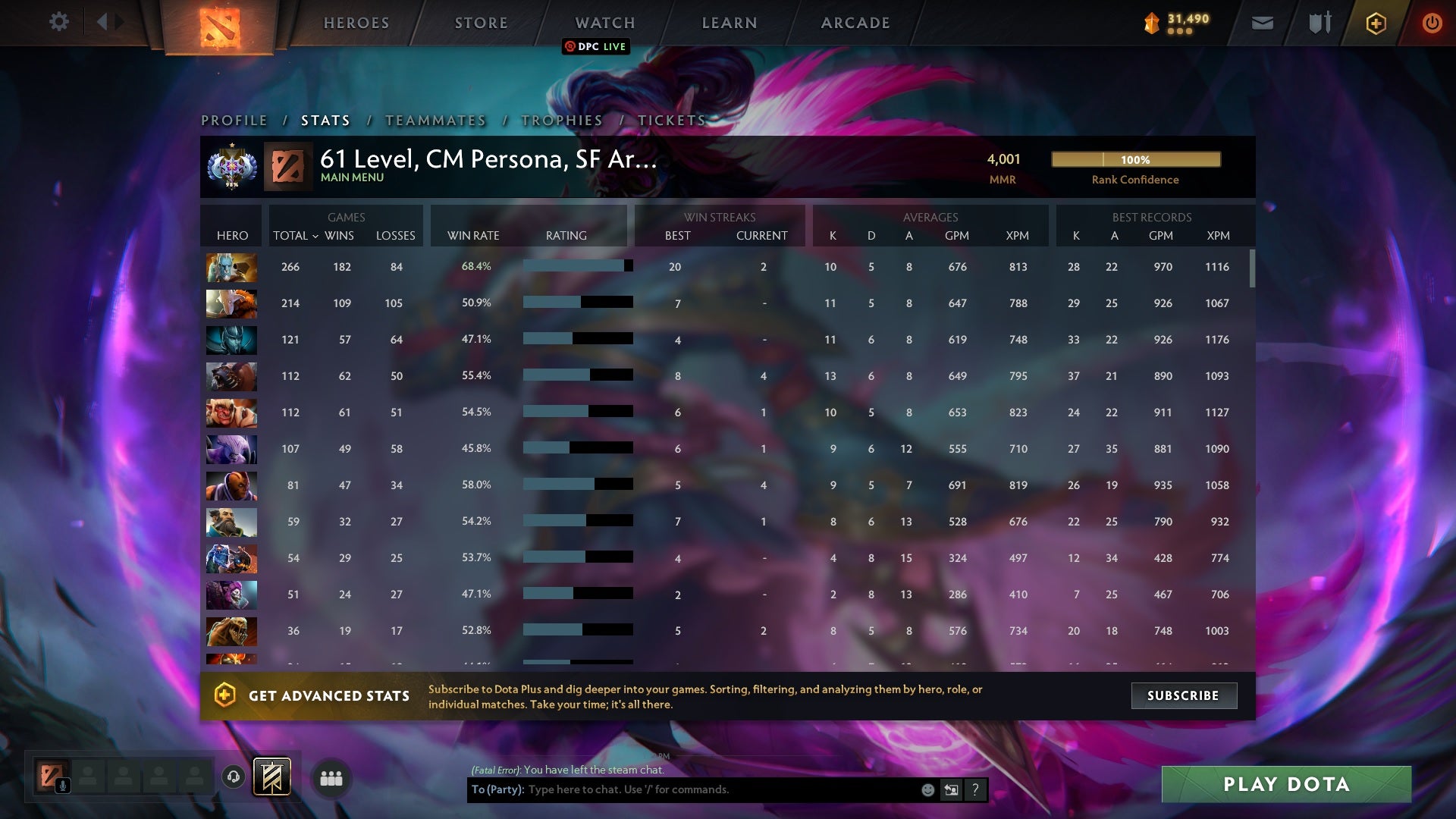Click the SUBSCRIBE button for Dota Plus
Screen dimensions: 1456x819
(x=1184, y=695)
